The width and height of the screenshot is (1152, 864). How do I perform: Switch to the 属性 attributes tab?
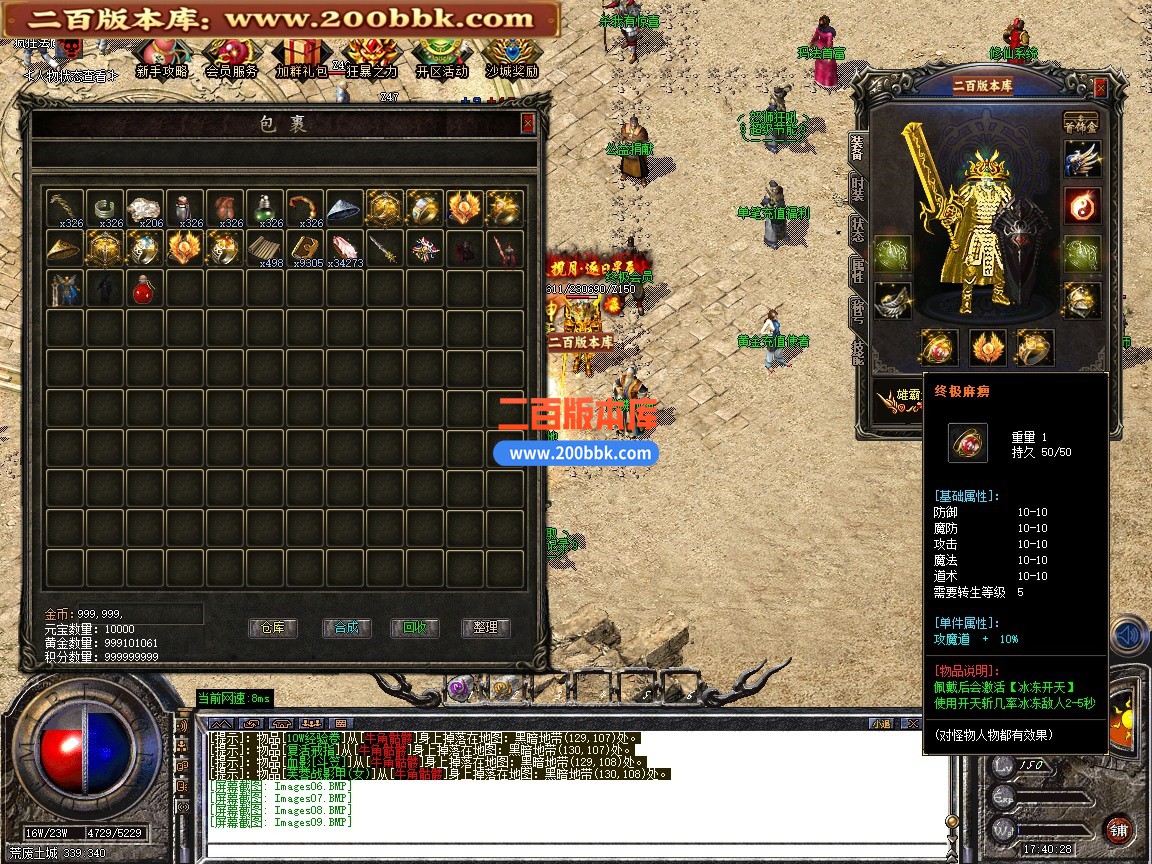click(x=858, y=268)
